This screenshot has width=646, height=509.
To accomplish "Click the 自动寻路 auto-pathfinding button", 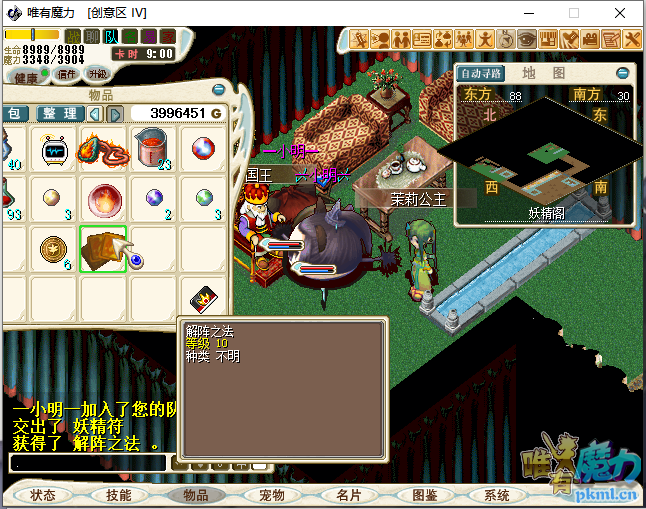I will tap(481, 73).
